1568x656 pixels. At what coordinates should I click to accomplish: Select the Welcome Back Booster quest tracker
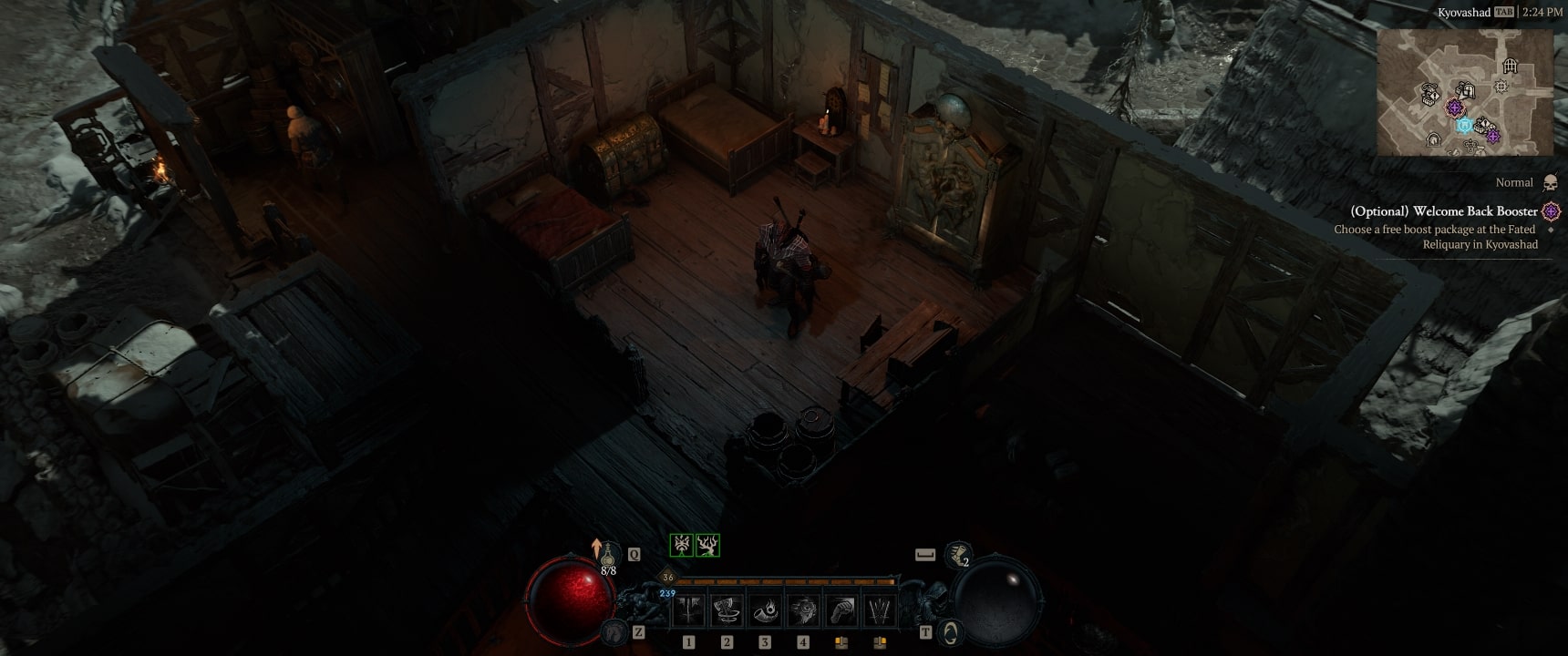coord(1444,211)
